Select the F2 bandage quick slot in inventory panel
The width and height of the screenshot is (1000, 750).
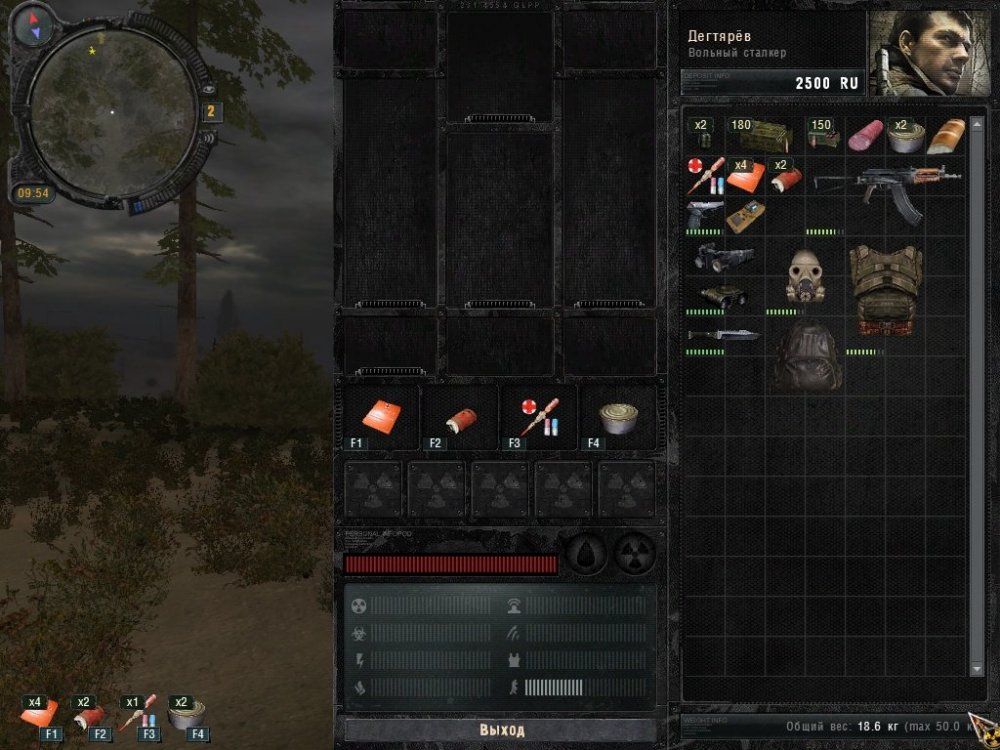click(x=460, y=418)
